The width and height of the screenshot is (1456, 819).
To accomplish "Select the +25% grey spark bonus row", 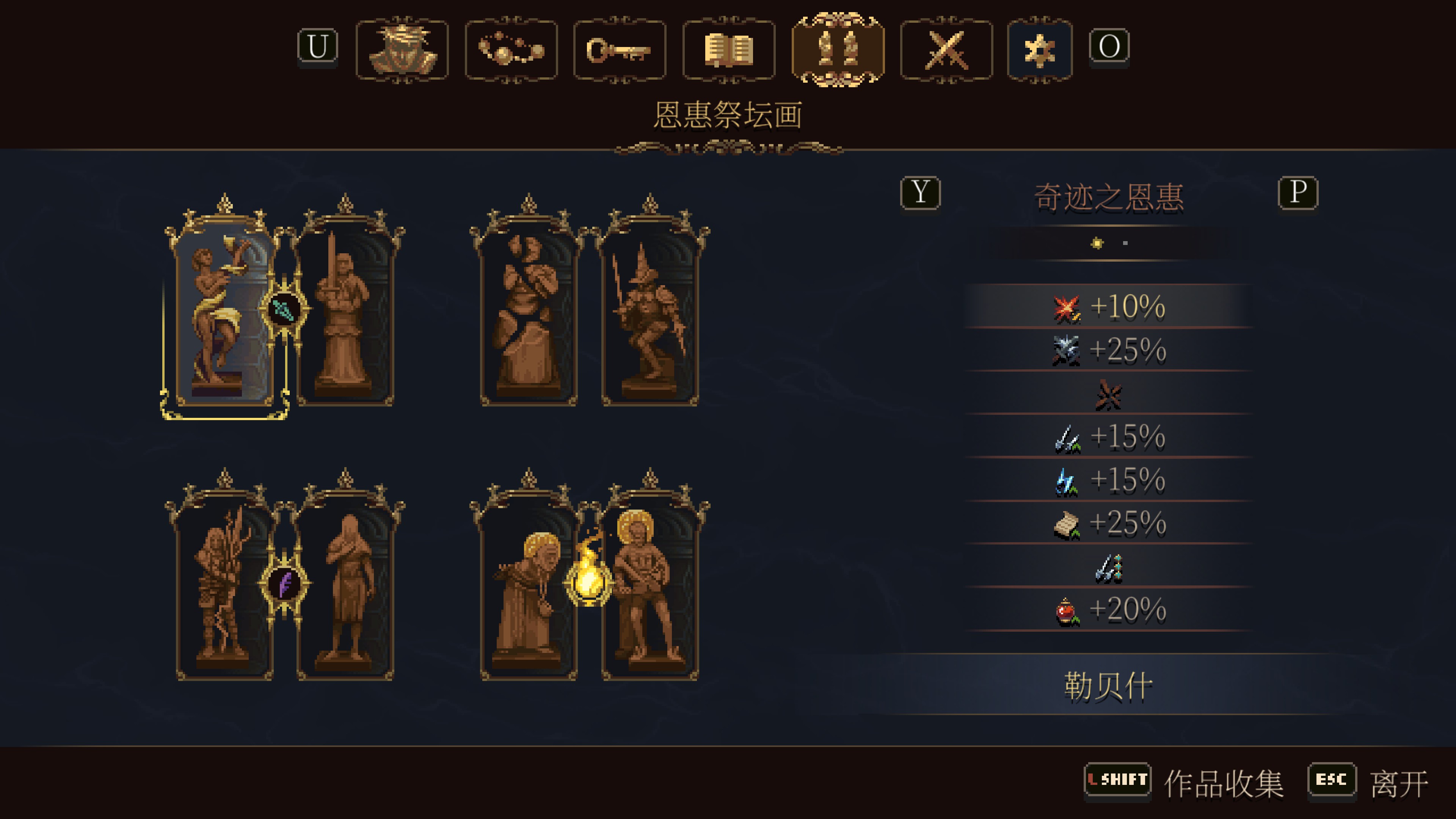I will pos(1108,350).
